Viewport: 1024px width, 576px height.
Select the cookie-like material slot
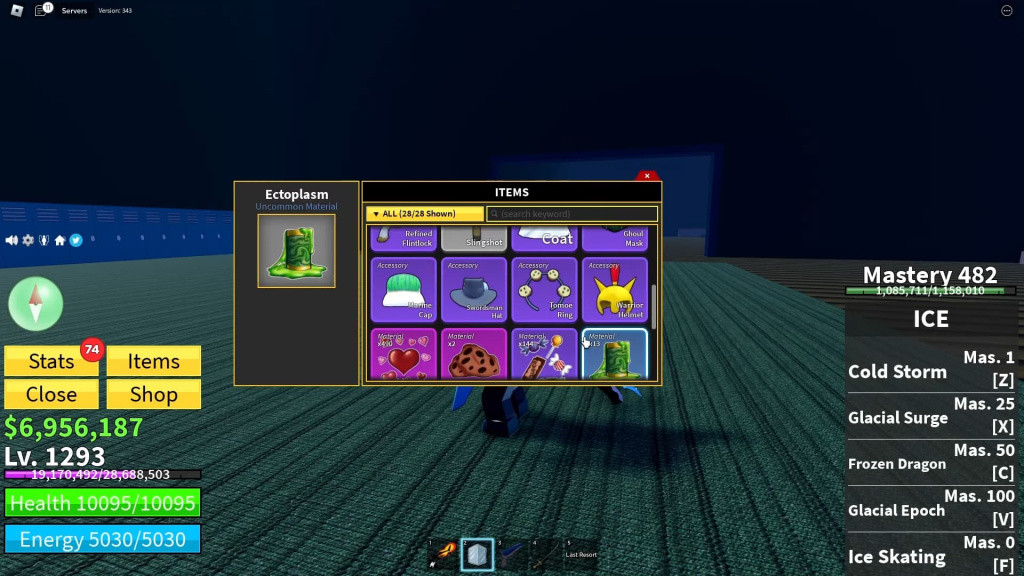coord(474,355)
